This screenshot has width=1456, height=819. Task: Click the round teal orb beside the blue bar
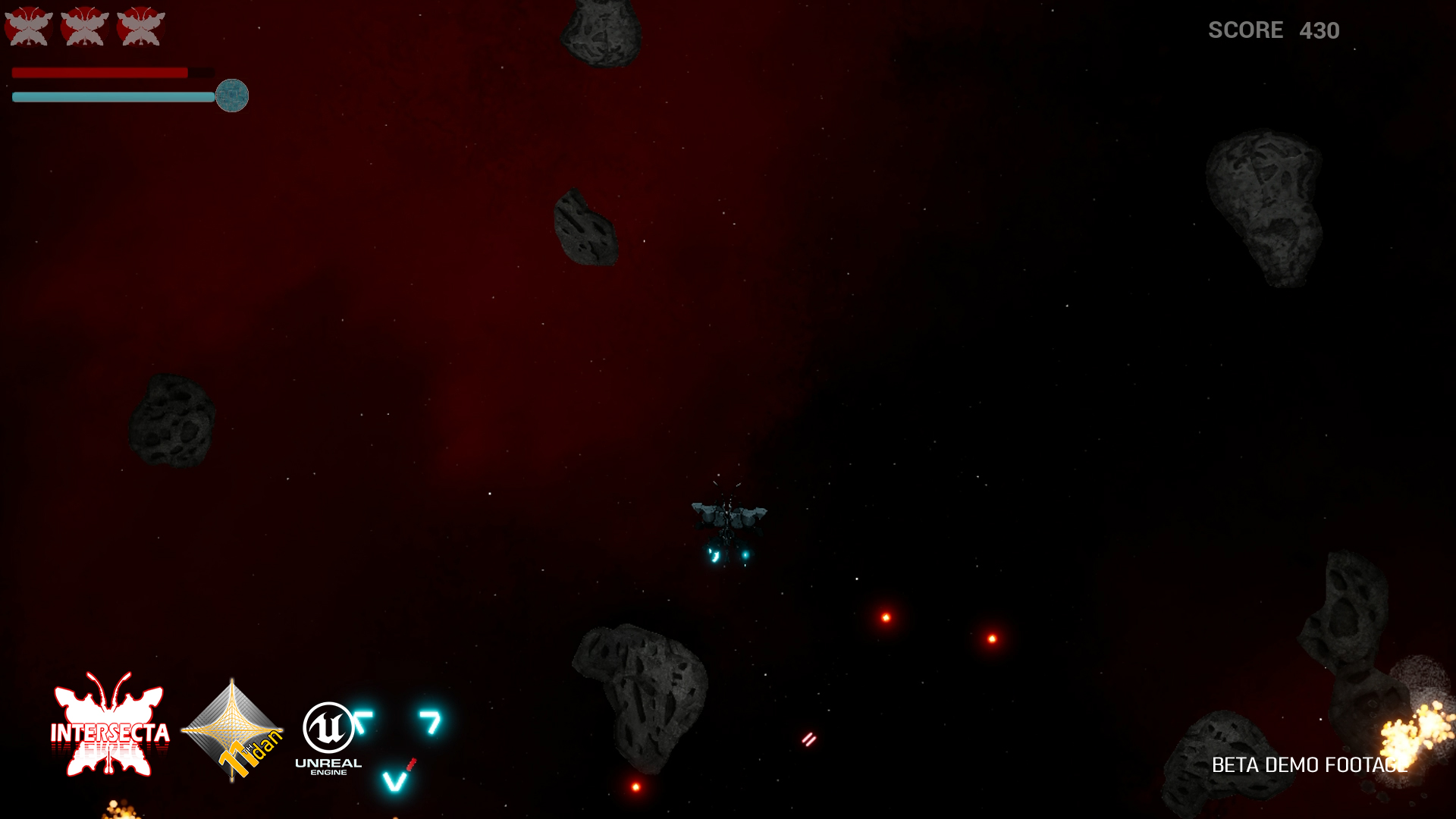tap(232, 96)
